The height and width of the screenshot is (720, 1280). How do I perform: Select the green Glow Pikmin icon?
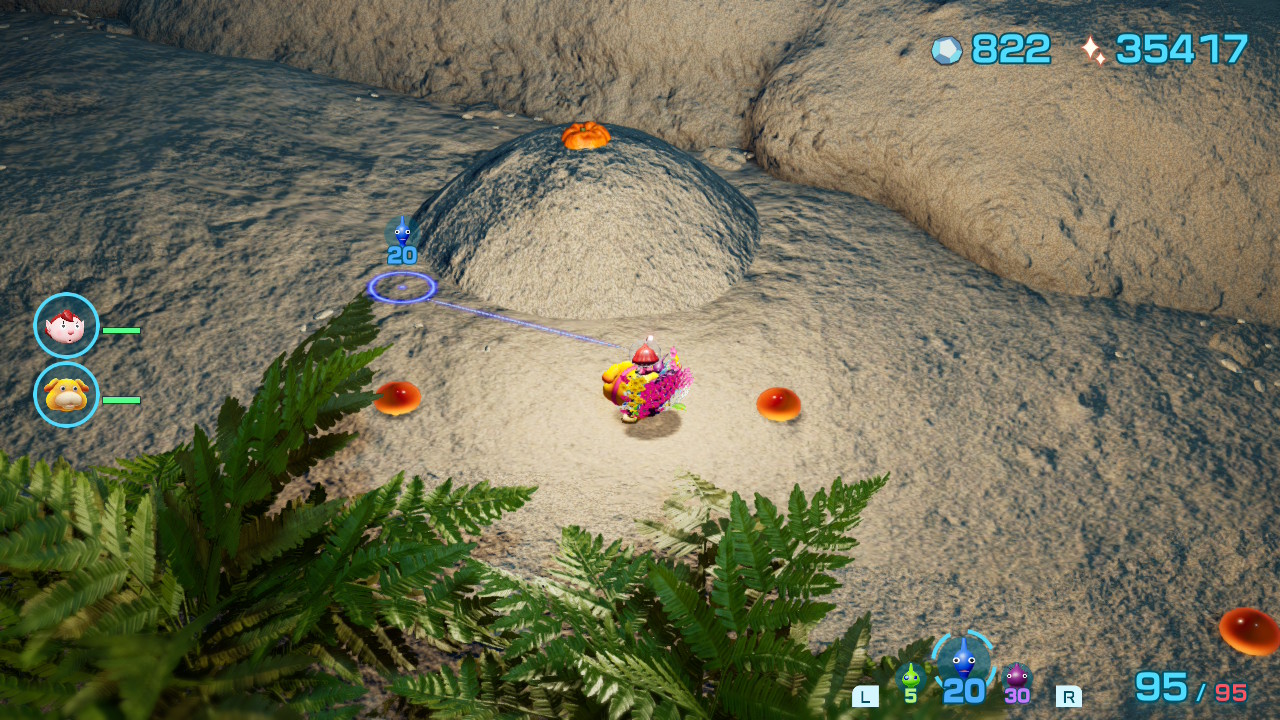point(910,678)
